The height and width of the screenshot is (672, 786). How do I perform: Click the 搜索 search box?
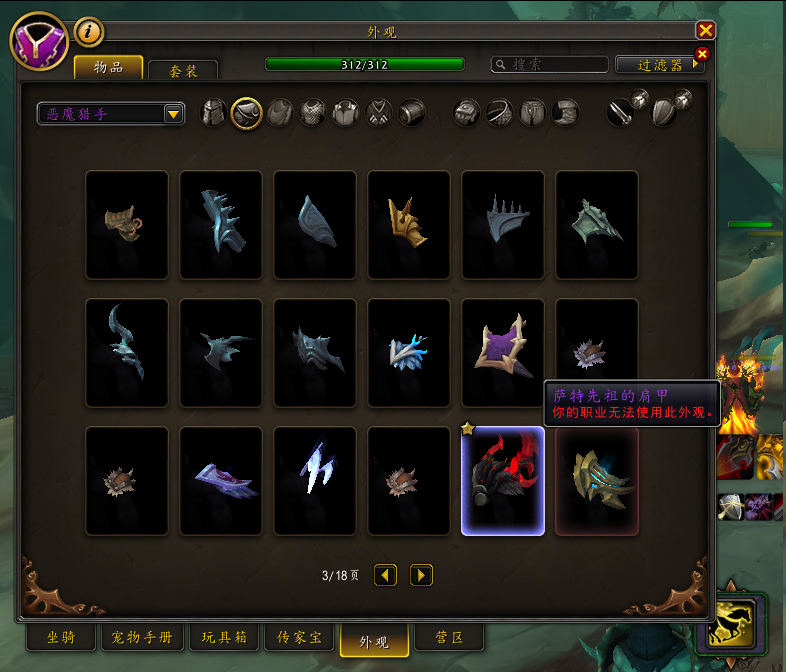pos(550,65)
